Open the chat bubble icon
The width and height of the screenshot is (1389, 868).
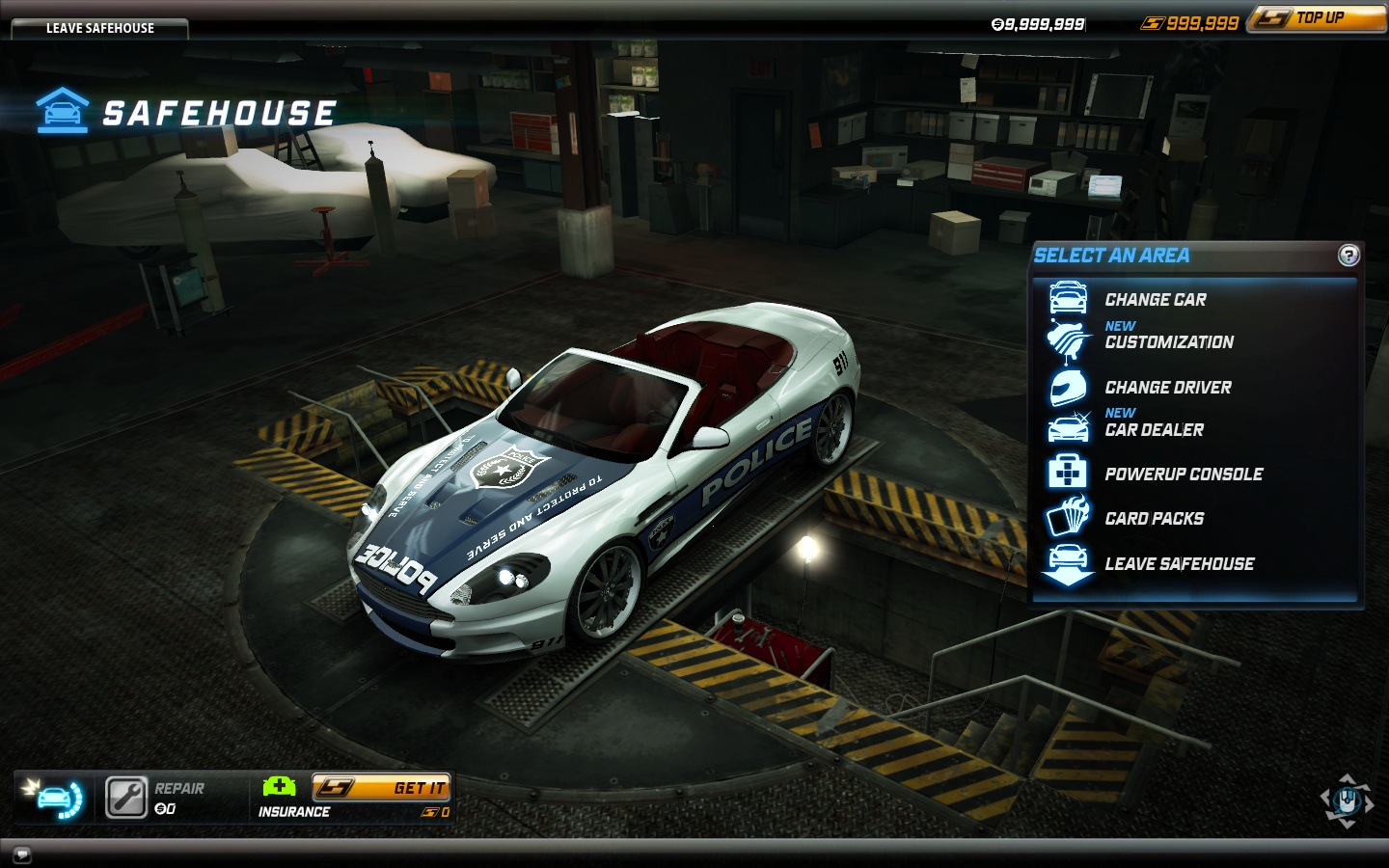coord(22,854)
